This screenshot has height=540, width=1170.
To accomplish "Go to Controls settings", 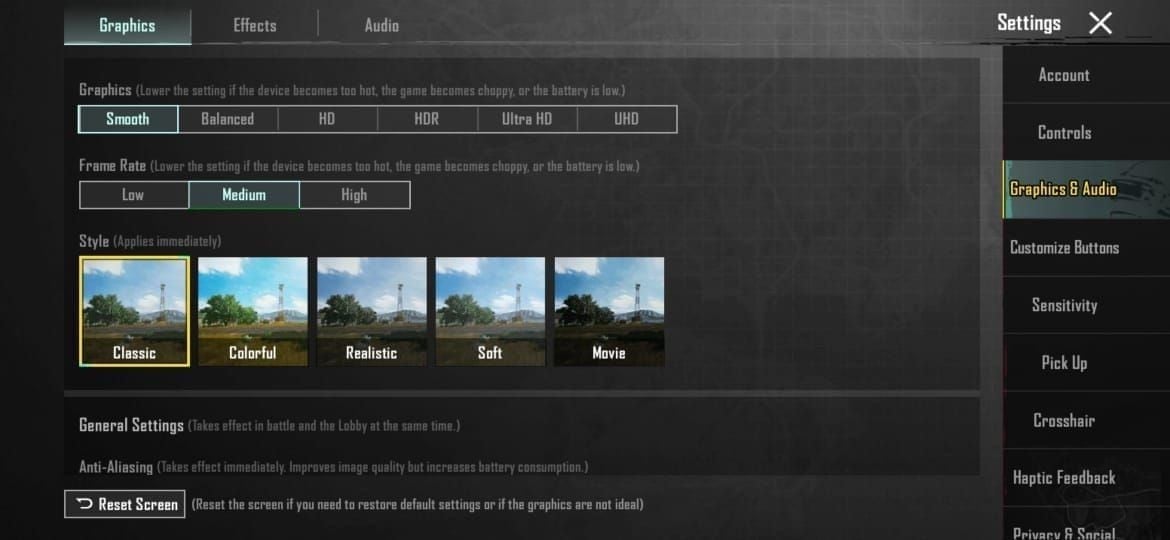I will pyautogui.click(x=1064, y=132).
